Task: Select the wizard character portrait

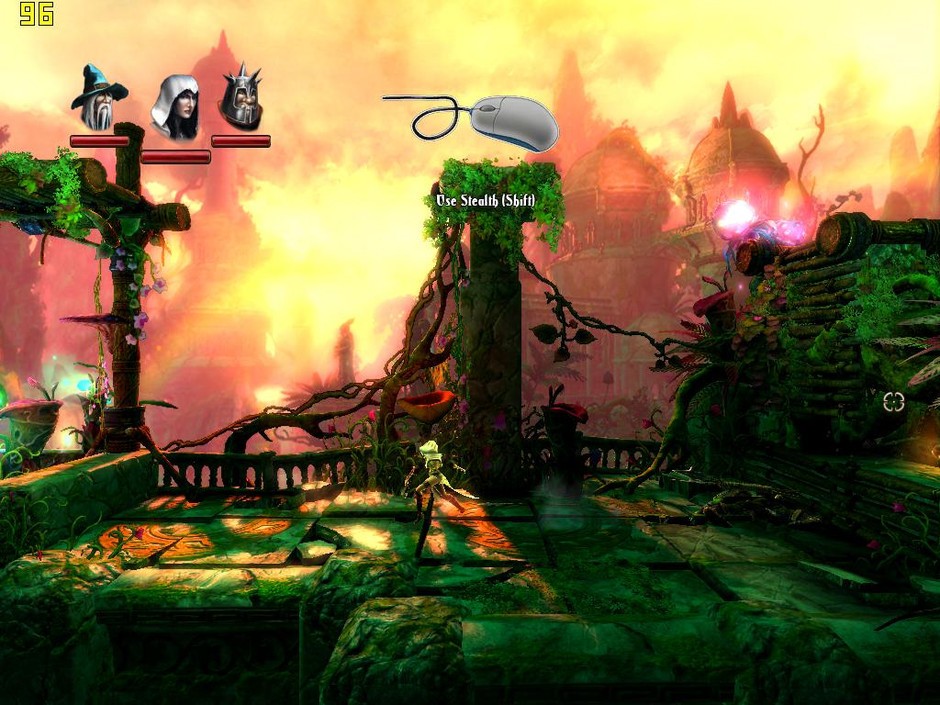Action: (99, 98)
